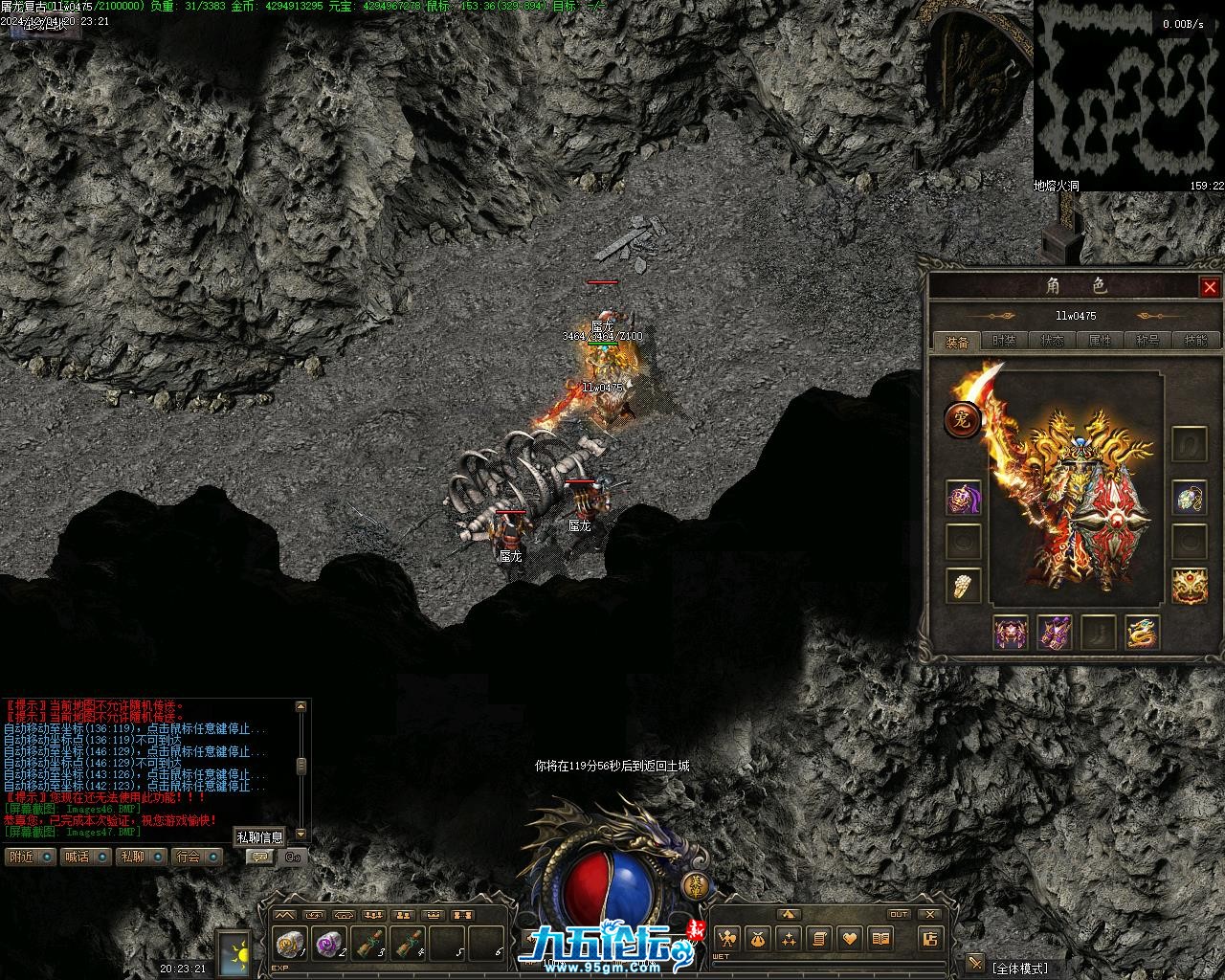Select the white glove equipment slot
Viewport: 1225px width, 980px height.
click(963, 585)
